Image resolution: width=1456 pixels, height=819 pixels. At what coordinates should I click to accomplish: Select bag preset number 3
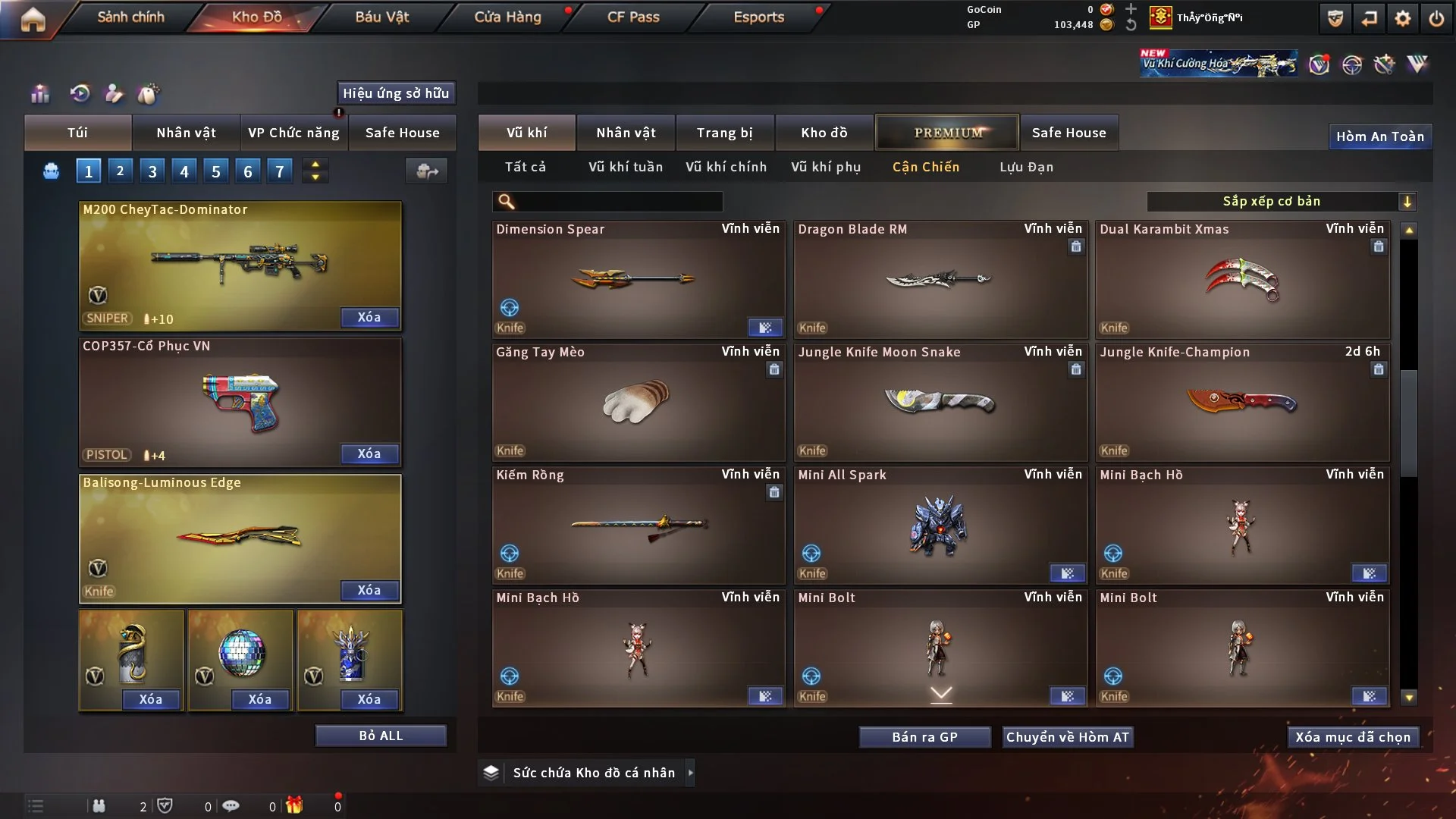point(152,171)
